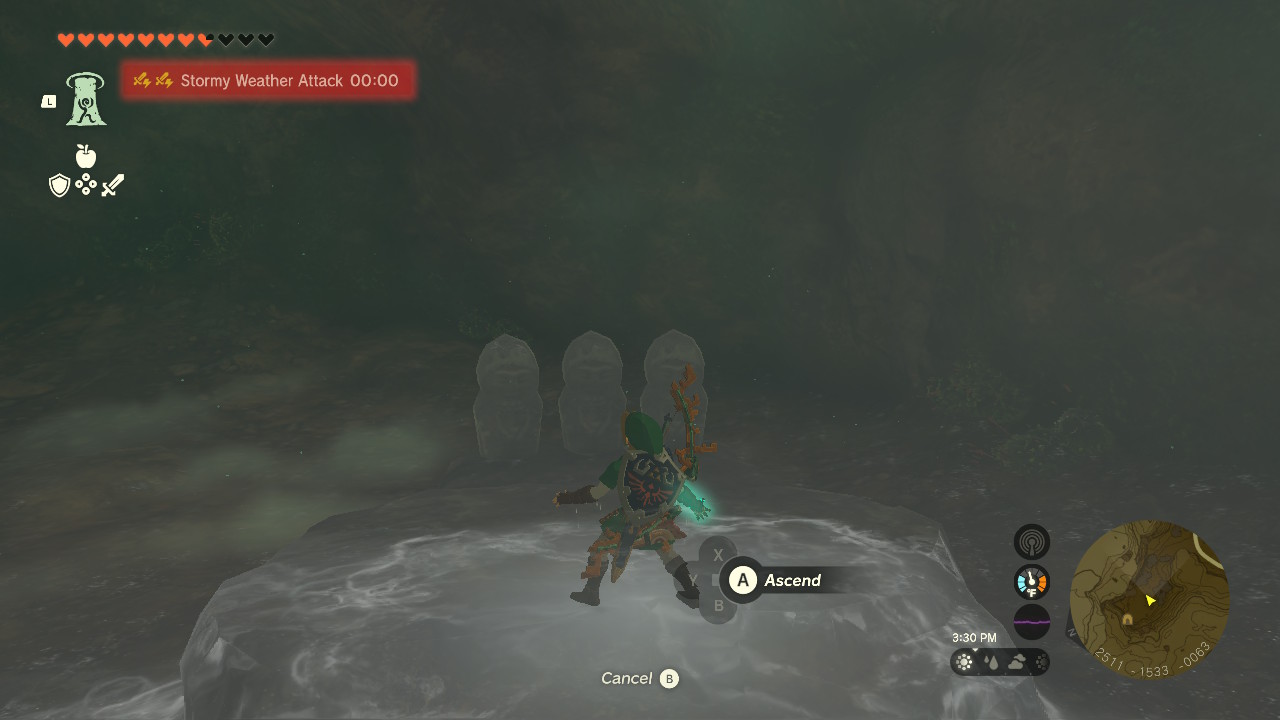
Task: Click the Sheikah Sensor icon above the minimap
Action: click(x=1031, y=541)
